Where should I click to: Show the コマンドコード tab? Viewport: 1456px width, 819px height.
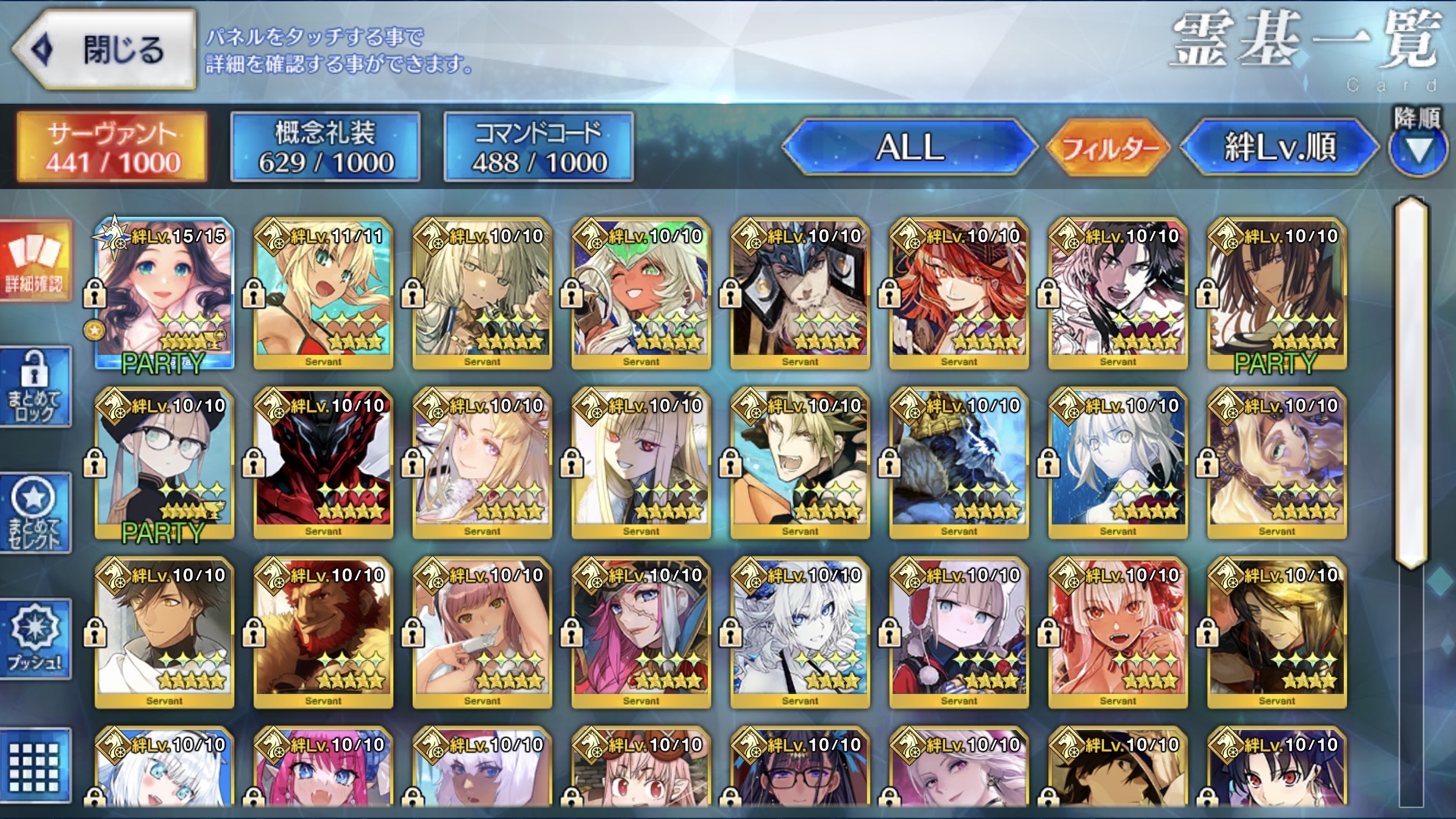pyautogui.click(x=539, y=147)
